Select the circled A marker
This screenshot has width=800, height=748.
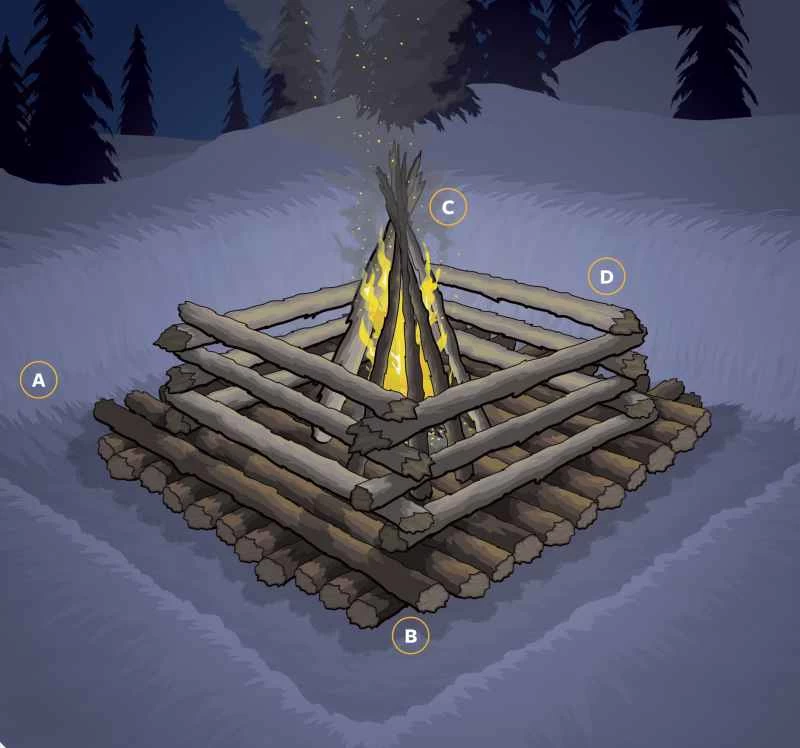[38, 380]
